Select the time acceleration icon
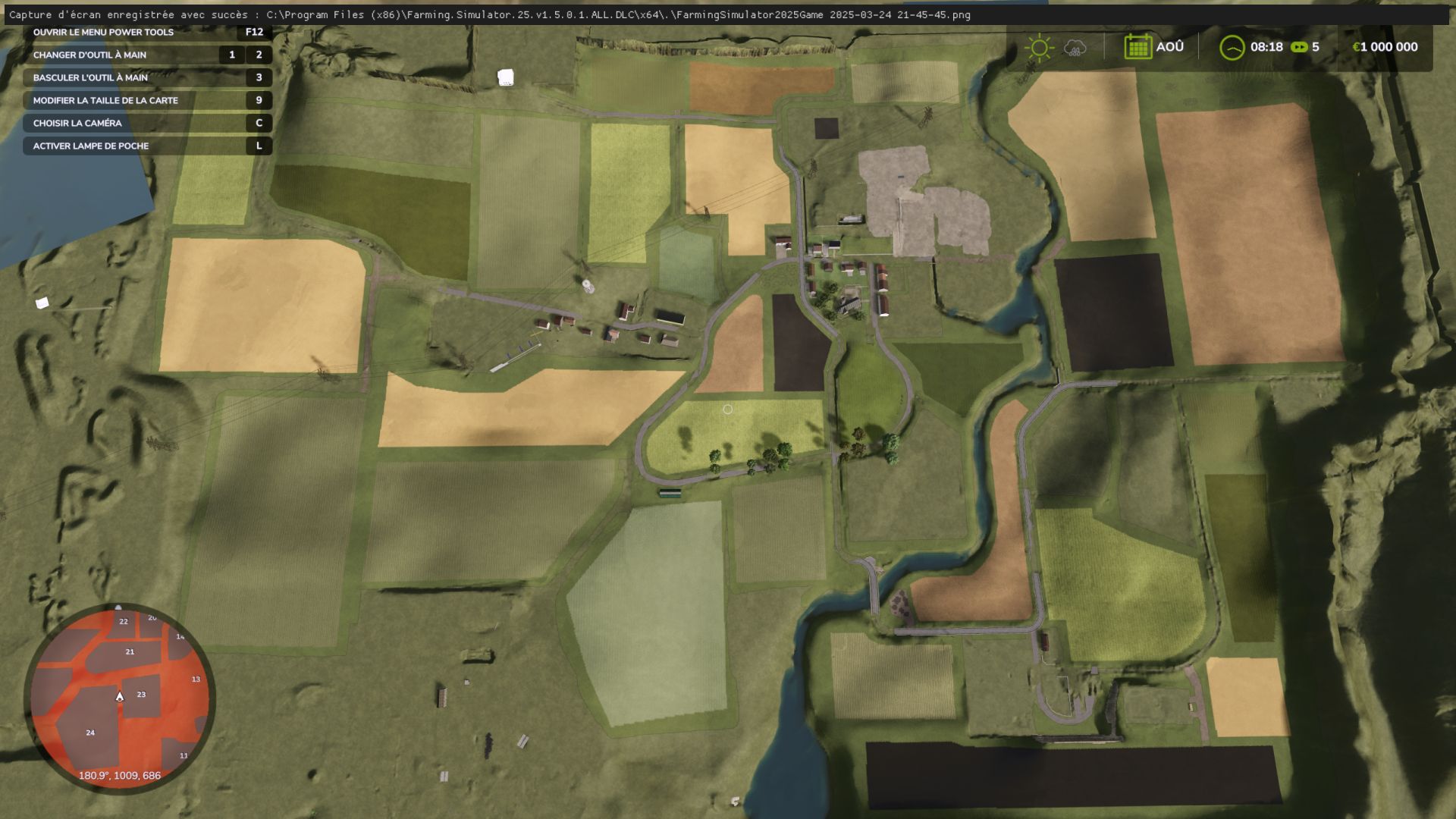The height and width of the screenshot is (819, 1456). pyautogui.click(x=1299, y=47)
